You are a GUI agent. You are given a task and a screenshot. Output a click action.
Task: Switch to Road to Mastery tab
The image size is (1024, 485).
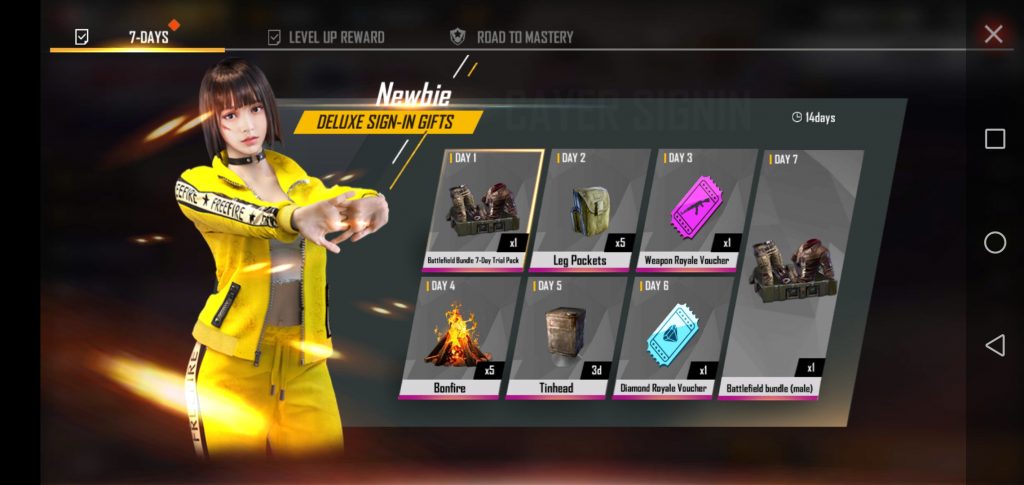[512, 37]
